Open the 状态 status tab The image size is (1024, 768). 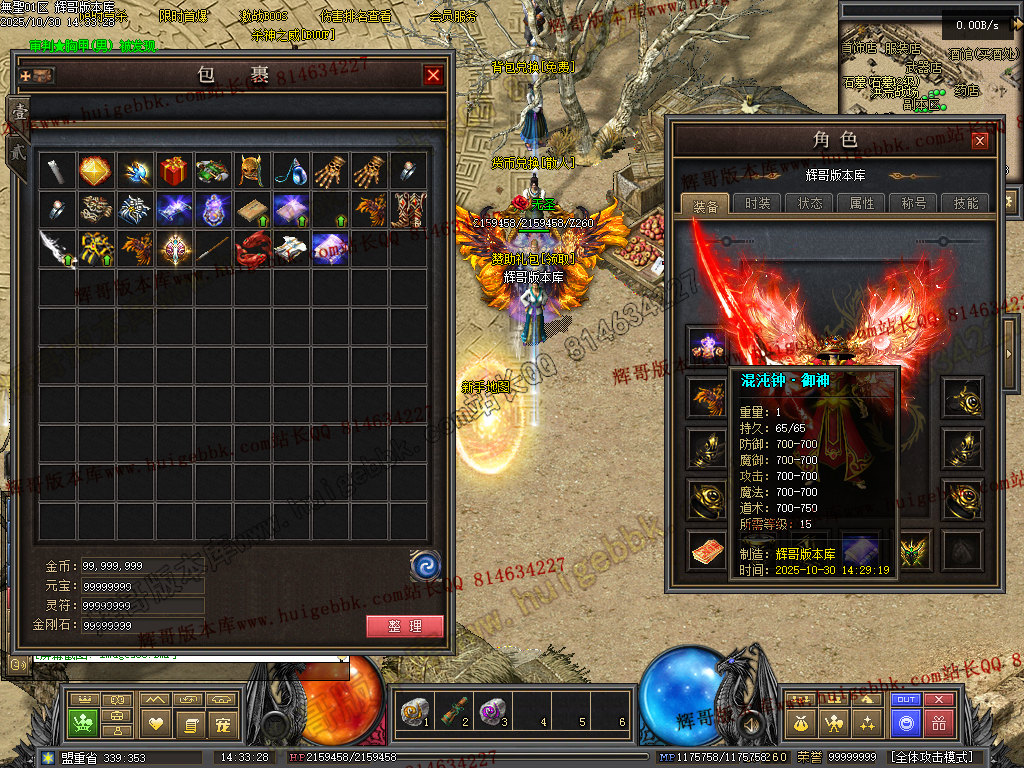point(810,203)
